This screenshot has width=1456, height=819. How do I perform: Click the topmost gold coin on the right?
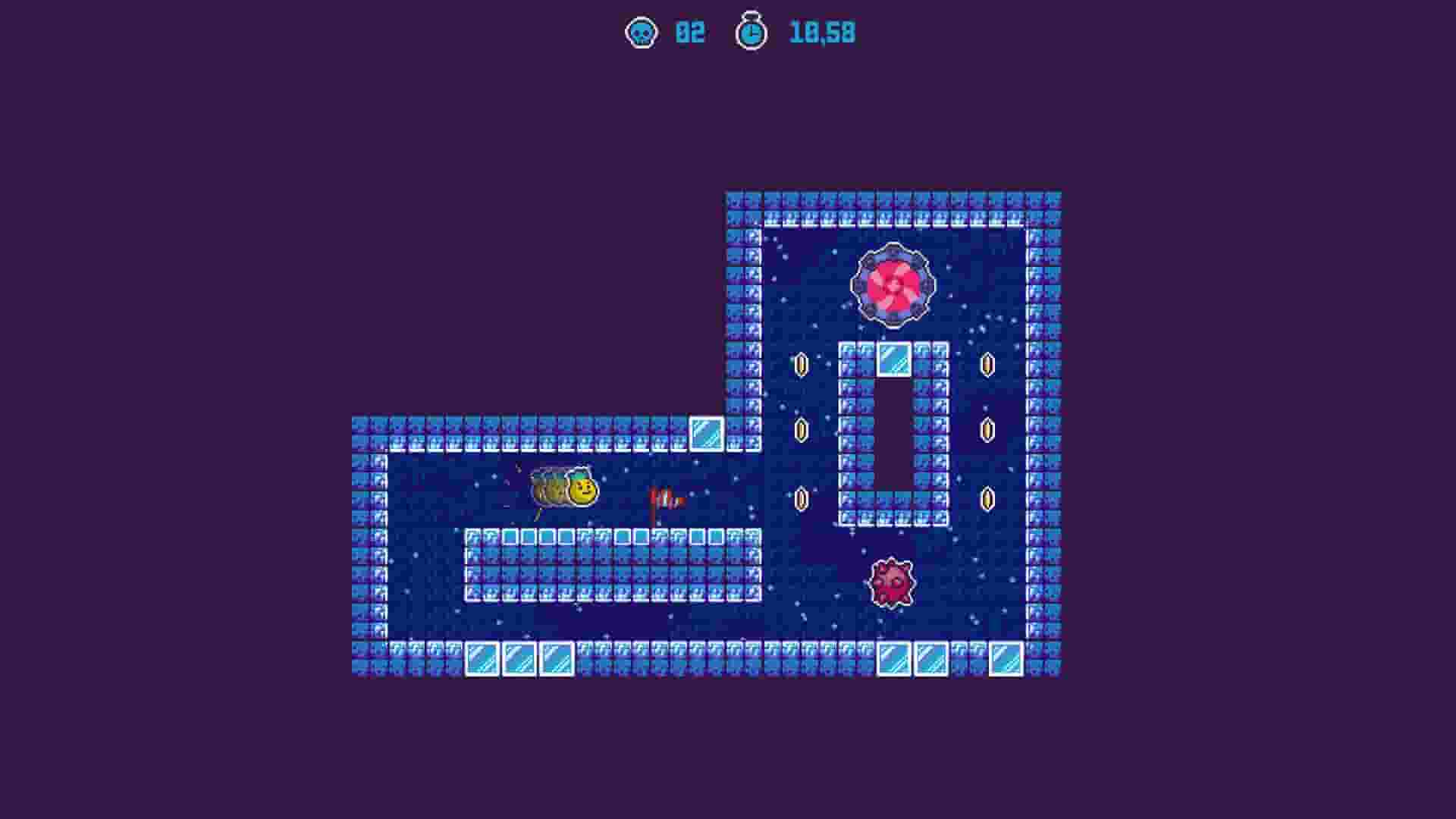tap(986, 364)
